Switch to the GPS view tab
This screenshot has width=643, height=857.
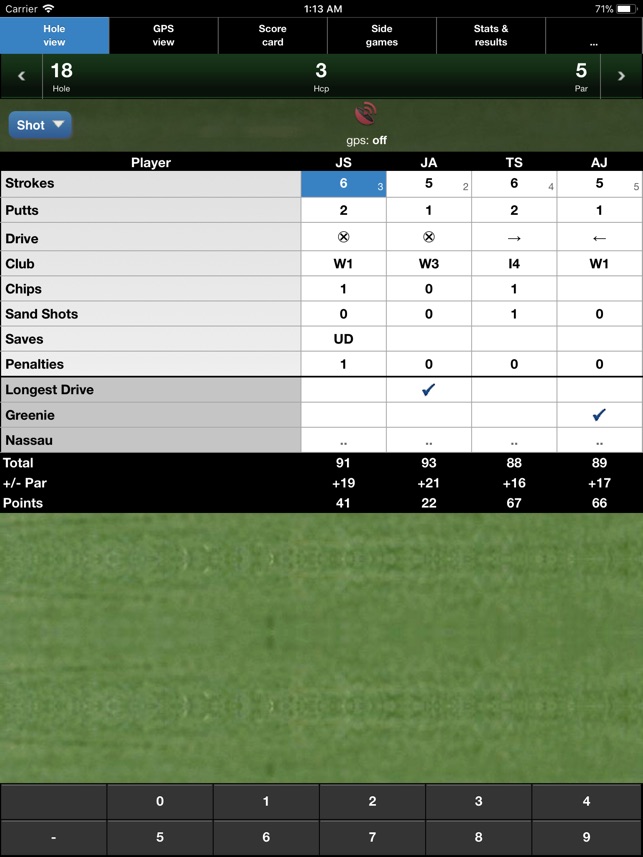163,36
